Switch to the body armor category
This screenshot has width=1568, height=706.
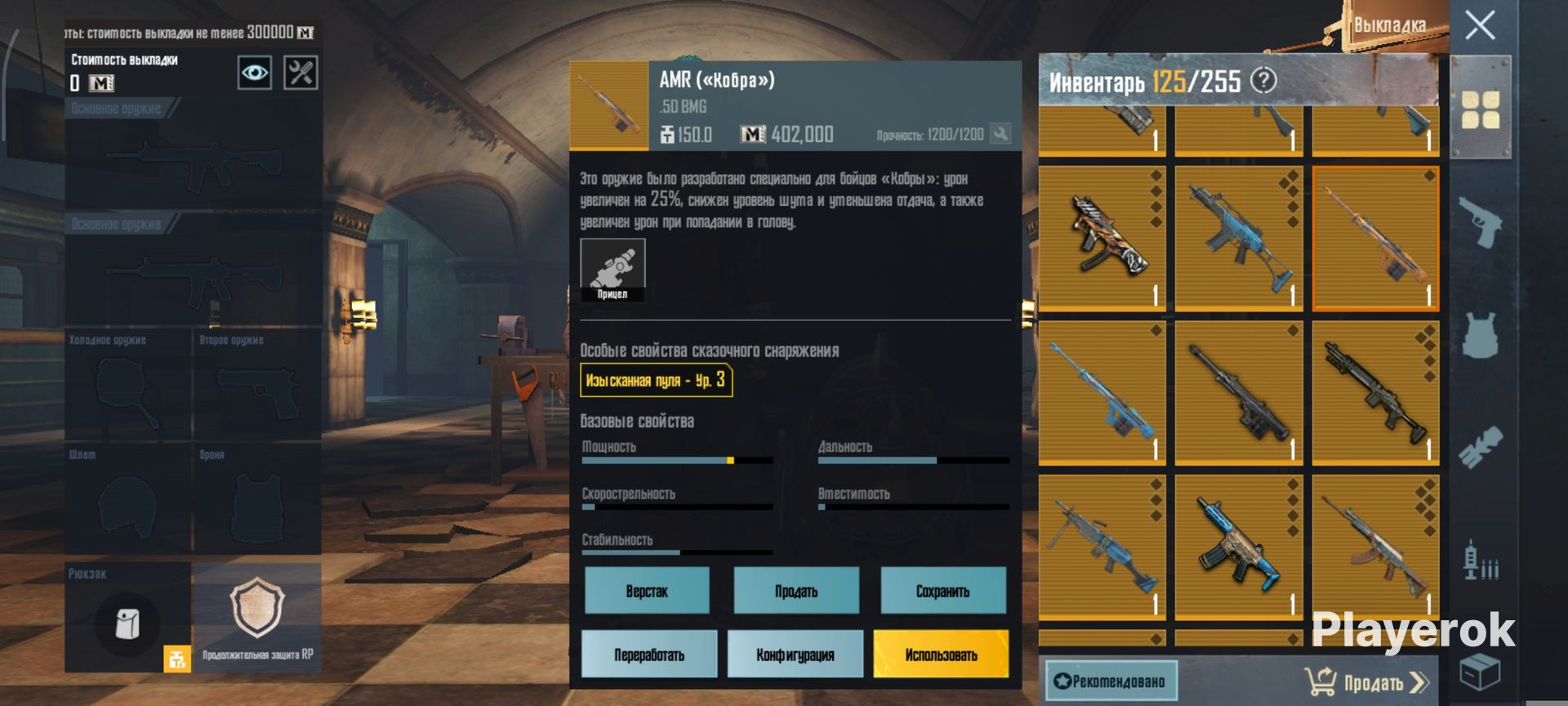[1480, 335]
